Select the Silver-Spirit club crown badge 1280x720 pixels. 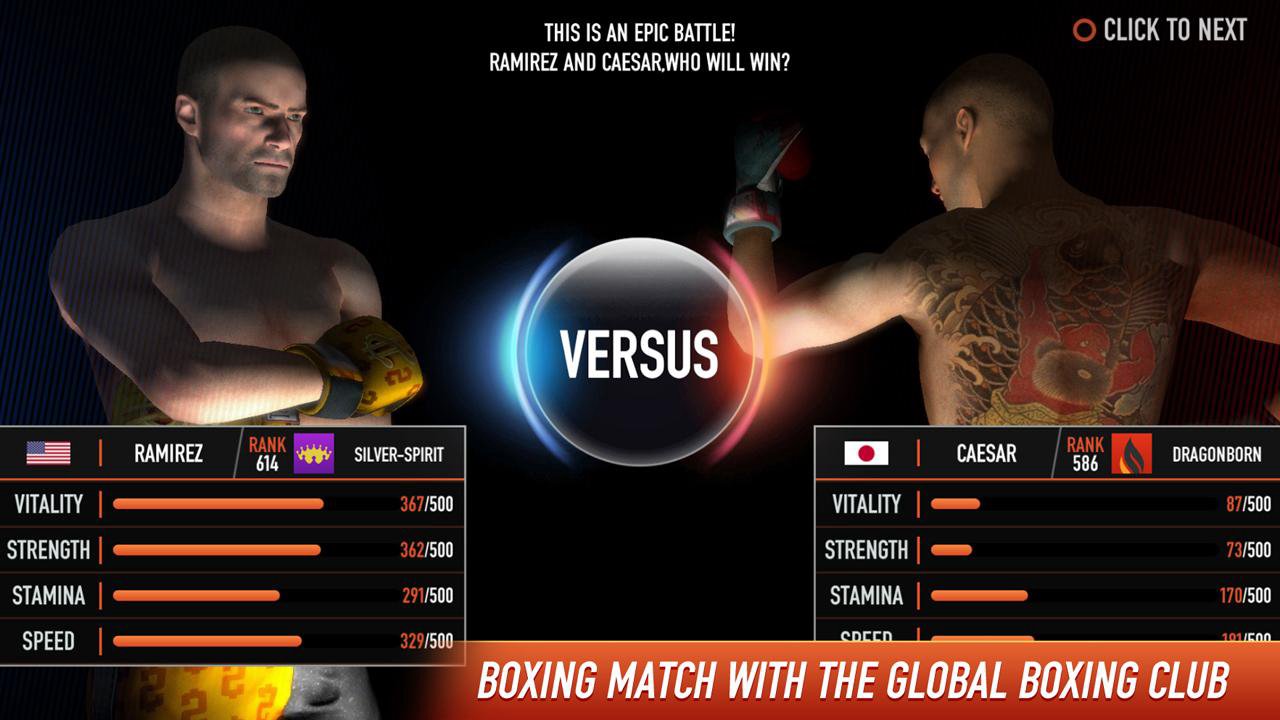pos(313,454)
